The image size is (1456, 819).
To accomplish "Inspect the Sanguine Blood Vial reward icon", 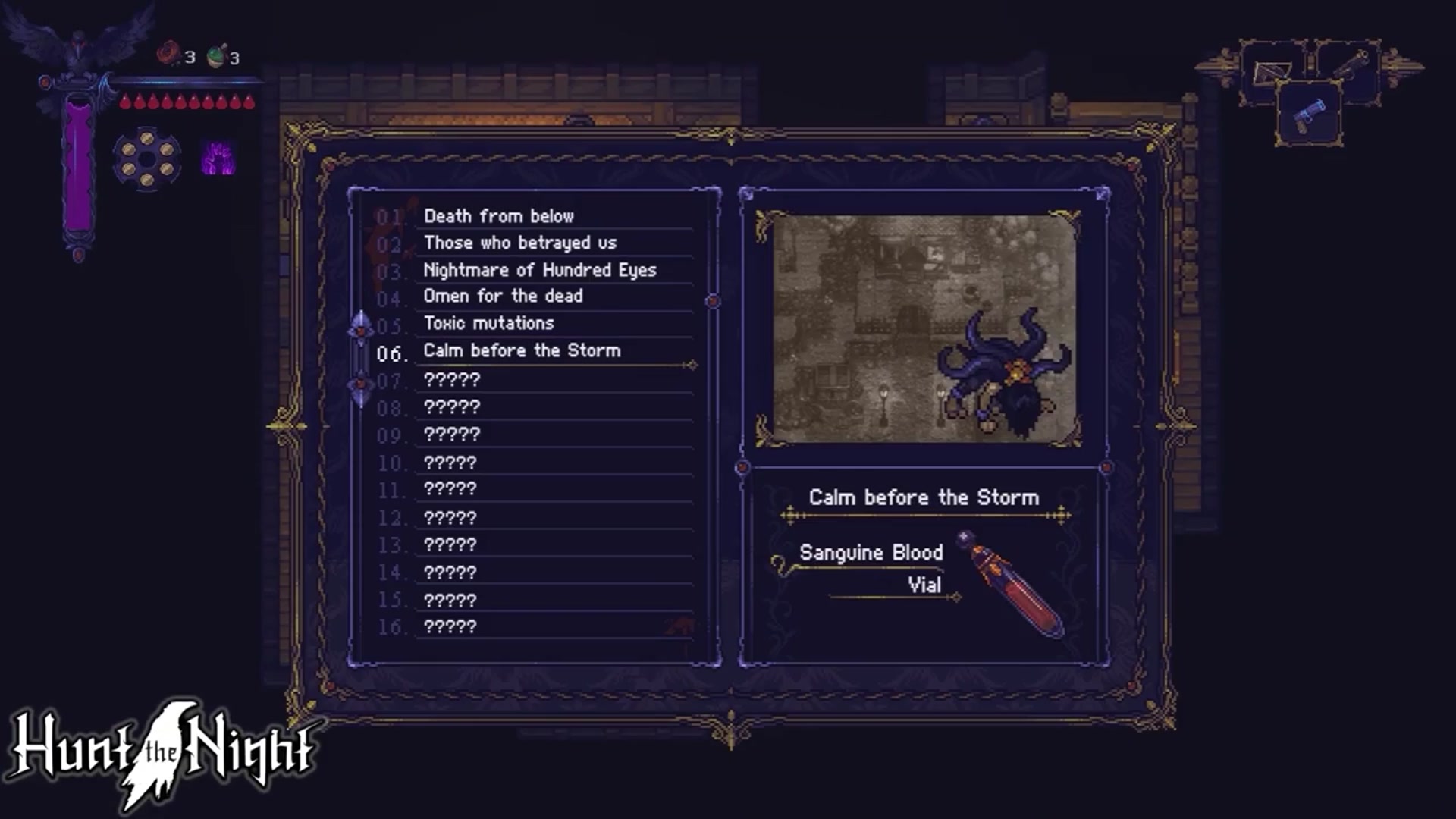I will pyautogui.click(x=1012, y=582).
